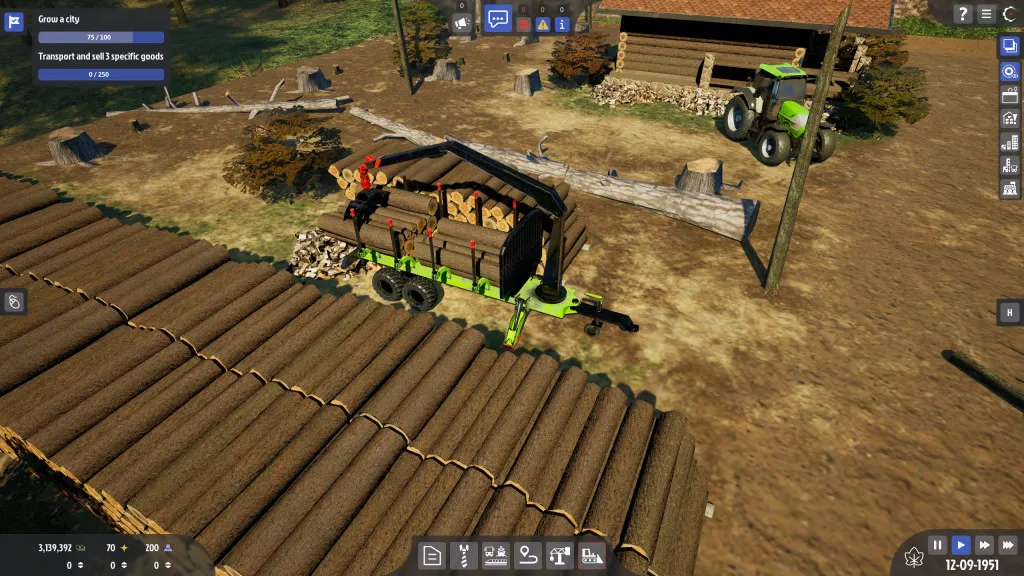Pause the game simulation
The image size is (1024, 576).
tap(937, 545)
